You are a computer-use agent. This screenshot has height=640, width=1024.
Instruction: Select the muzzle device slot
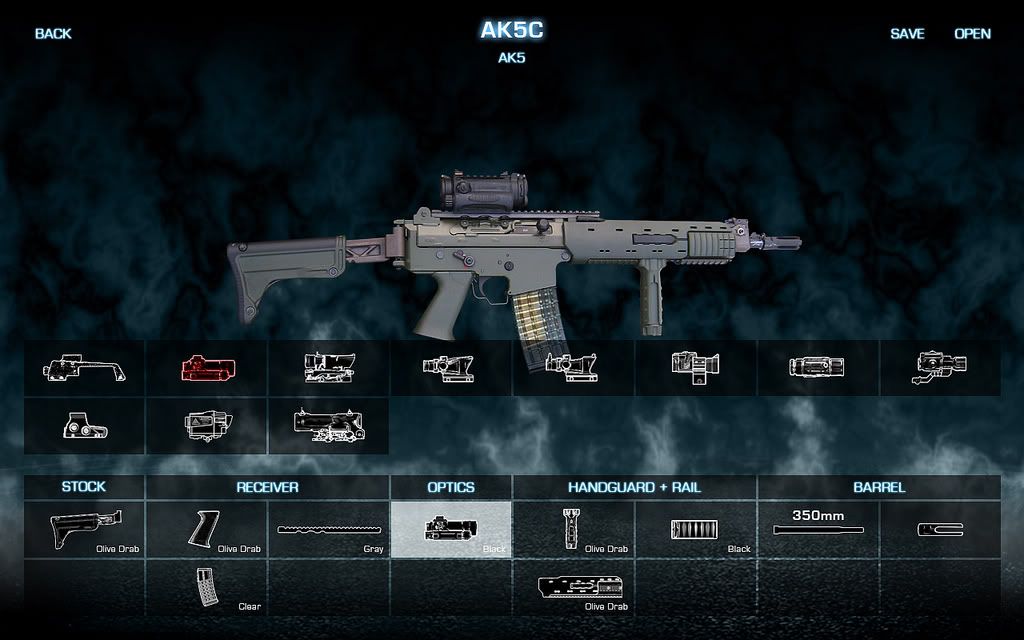(x=940, y=529)
